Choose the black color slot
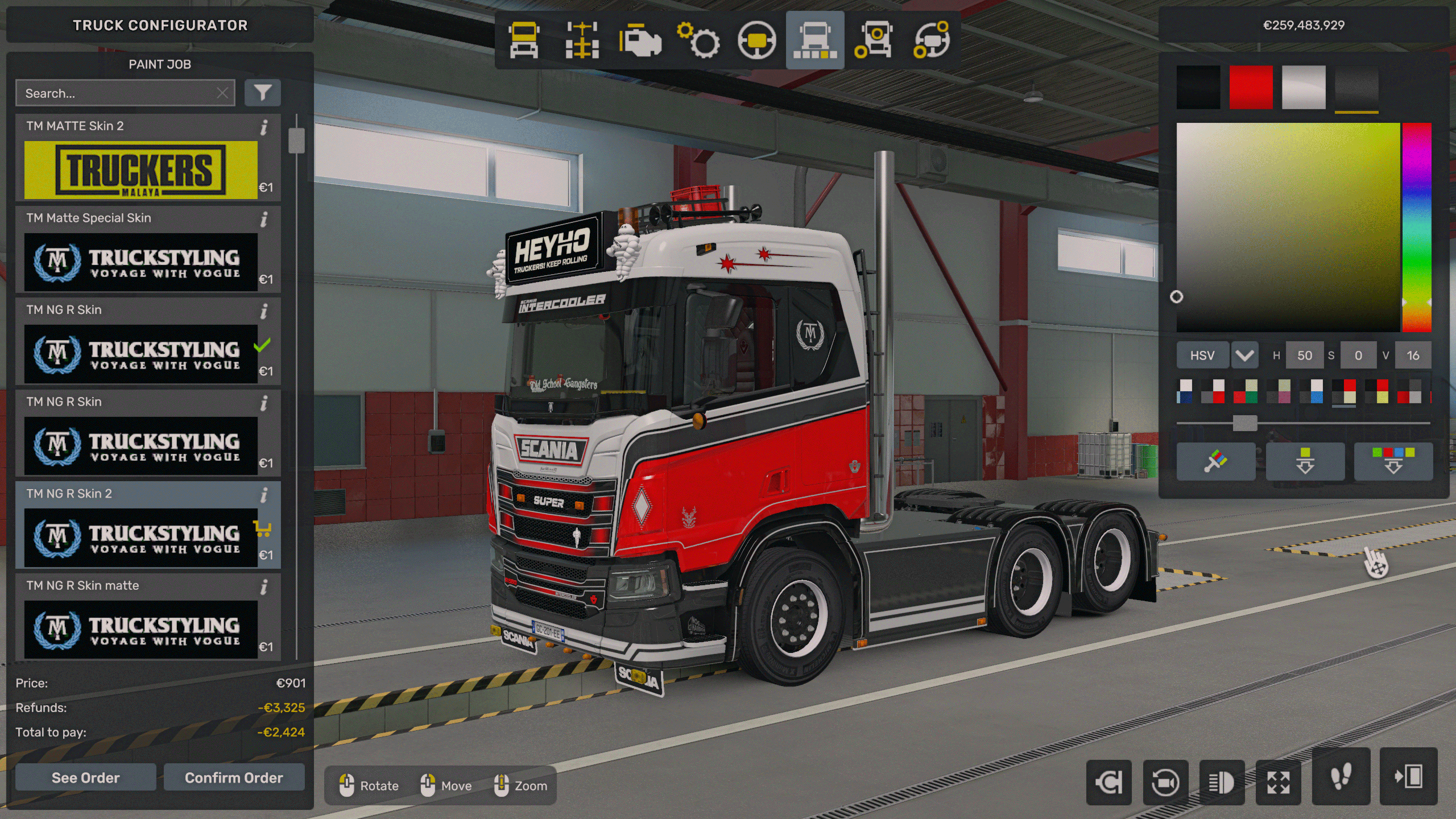The image size is (1456, 819). [x=1198, y=87]
